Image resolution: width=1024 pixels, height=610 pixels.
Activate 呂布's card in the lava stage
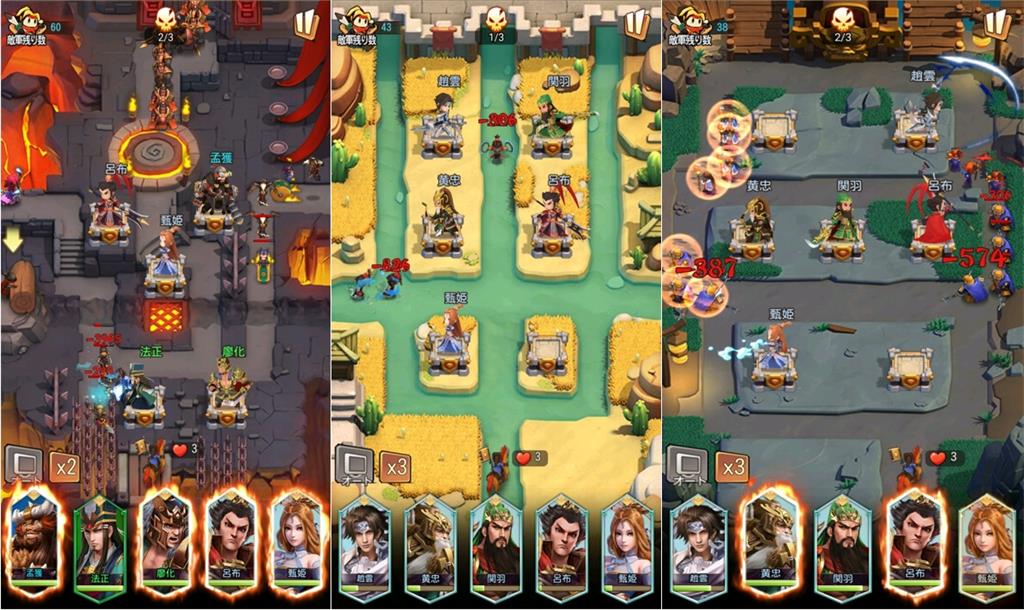pyautogui.click(x=231, y=540)
